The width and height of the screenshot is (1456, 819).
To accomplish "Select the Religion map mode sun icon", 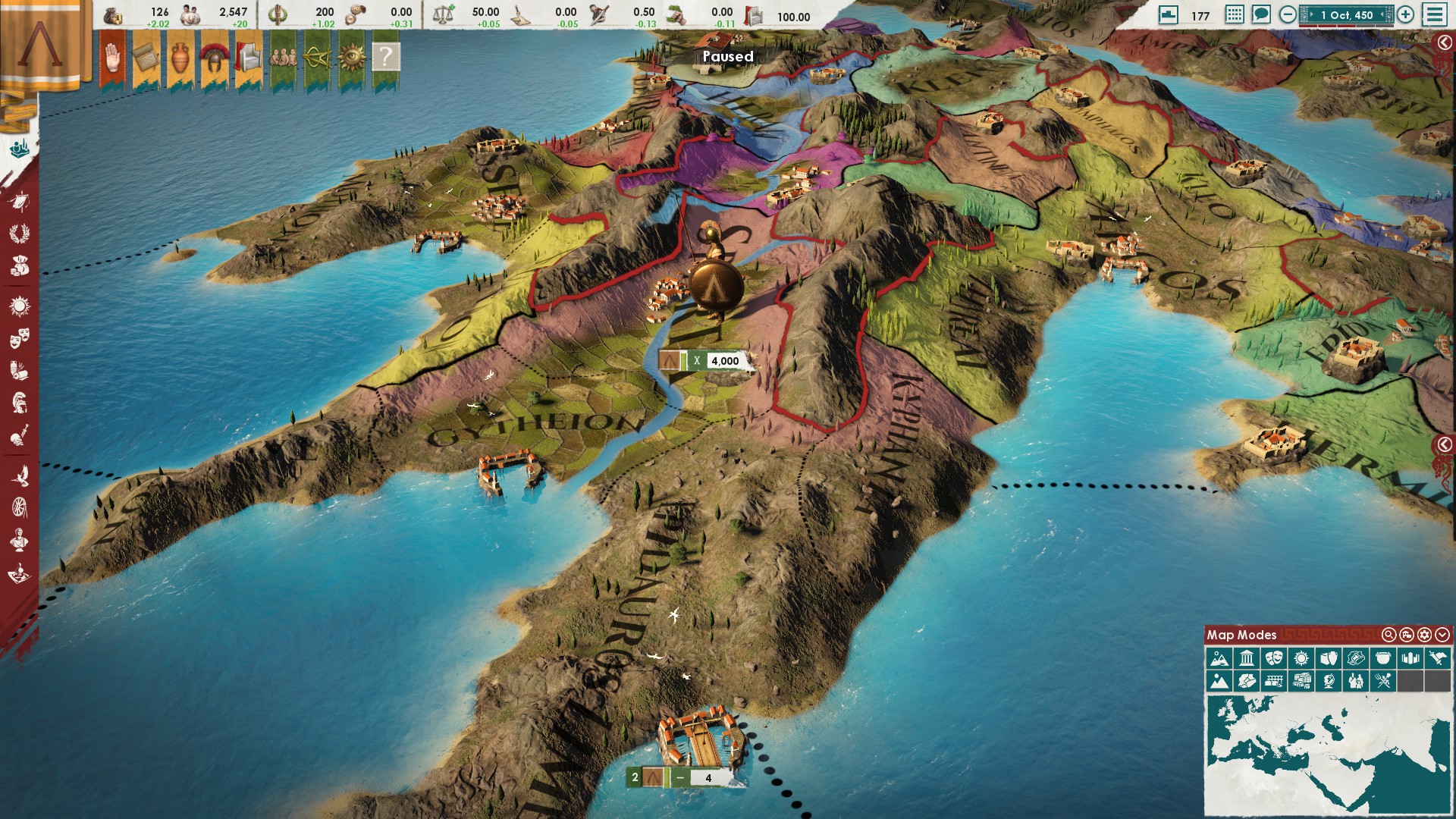I will click(1302, 658).
